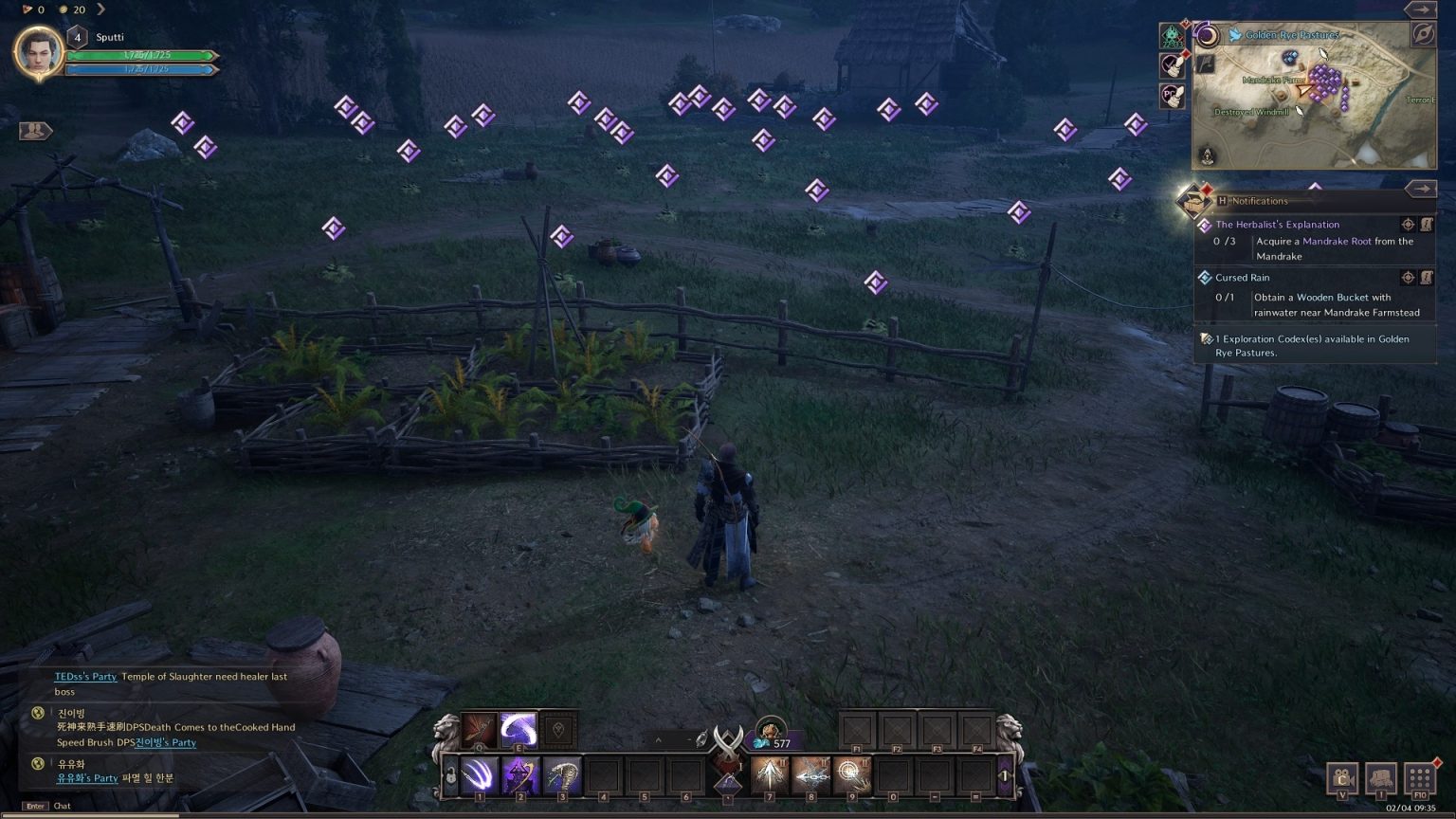Screen dimensions: 1456x819
Task: Click the compass button on minimap
Action: point(1423,35)
